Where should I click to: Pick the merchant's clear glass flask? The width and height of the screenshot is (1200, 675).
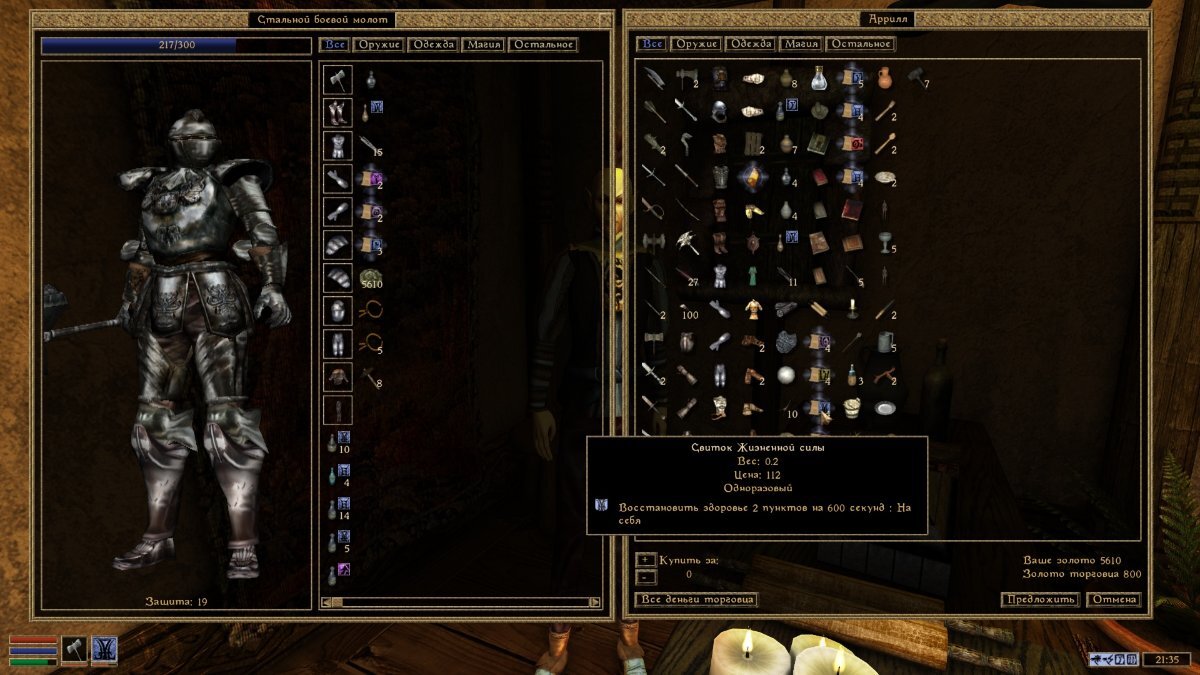pyautogui.click(x=819, y=77)
